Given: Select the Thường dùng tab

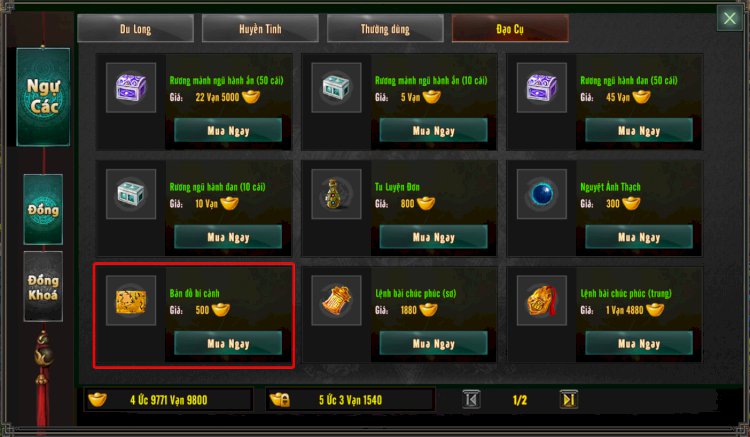Looking at the screenshot, I should coord(385,29).
